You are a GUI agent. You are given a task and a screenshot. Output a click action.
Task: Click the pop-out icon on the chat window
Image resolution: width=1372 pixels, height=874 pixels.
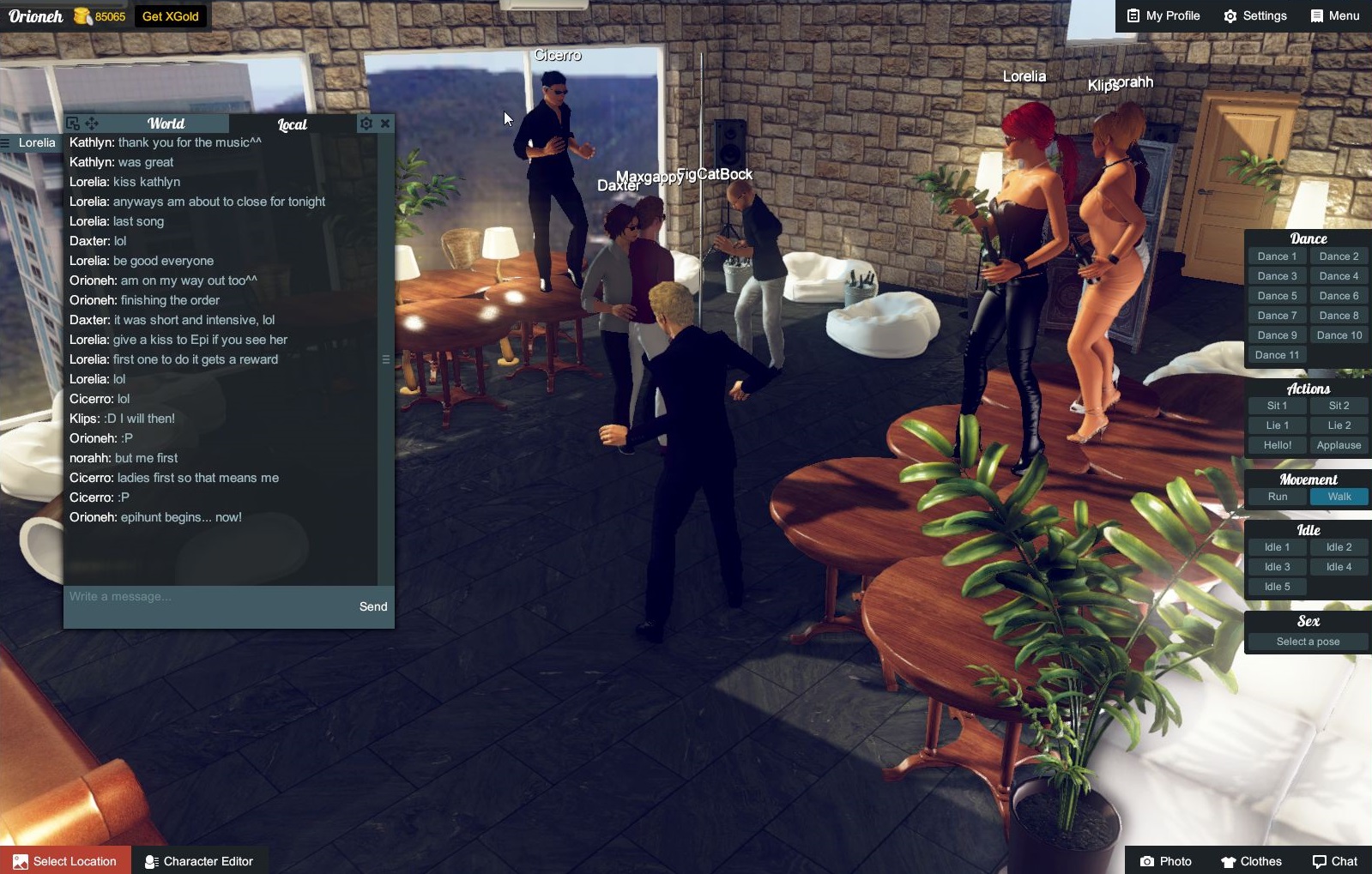pos(73,123)
